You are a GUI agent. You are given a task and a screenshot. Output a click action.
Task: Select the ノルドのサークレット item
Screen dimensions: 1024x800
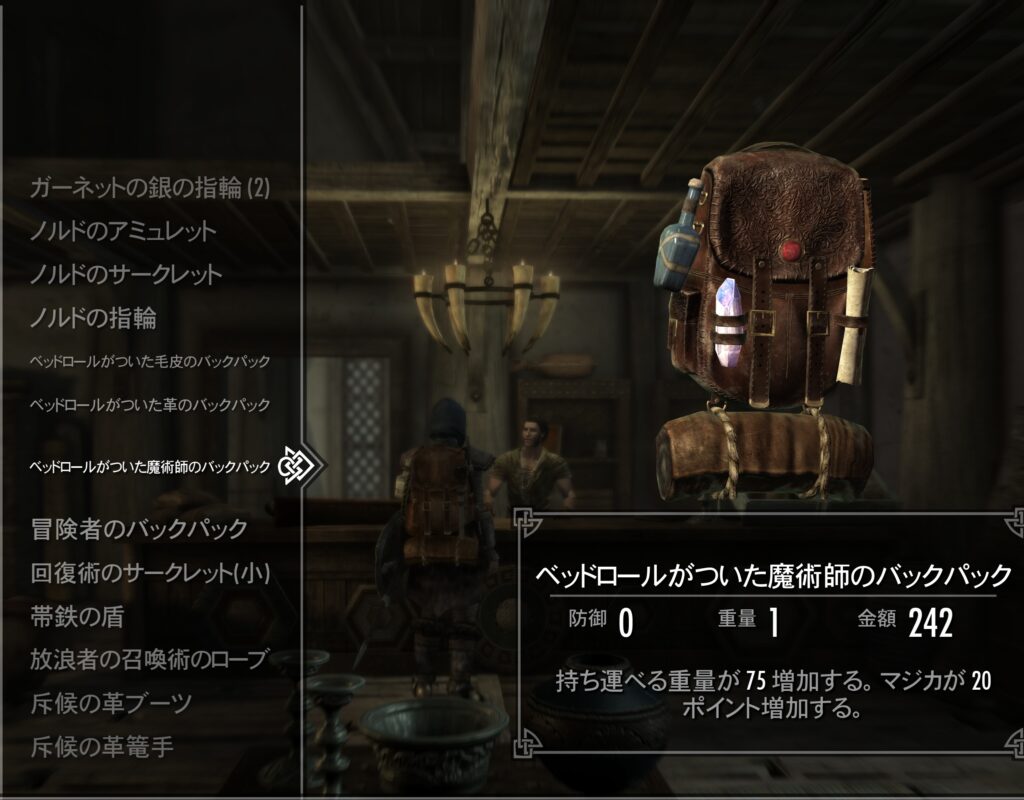tap(126, 275)
